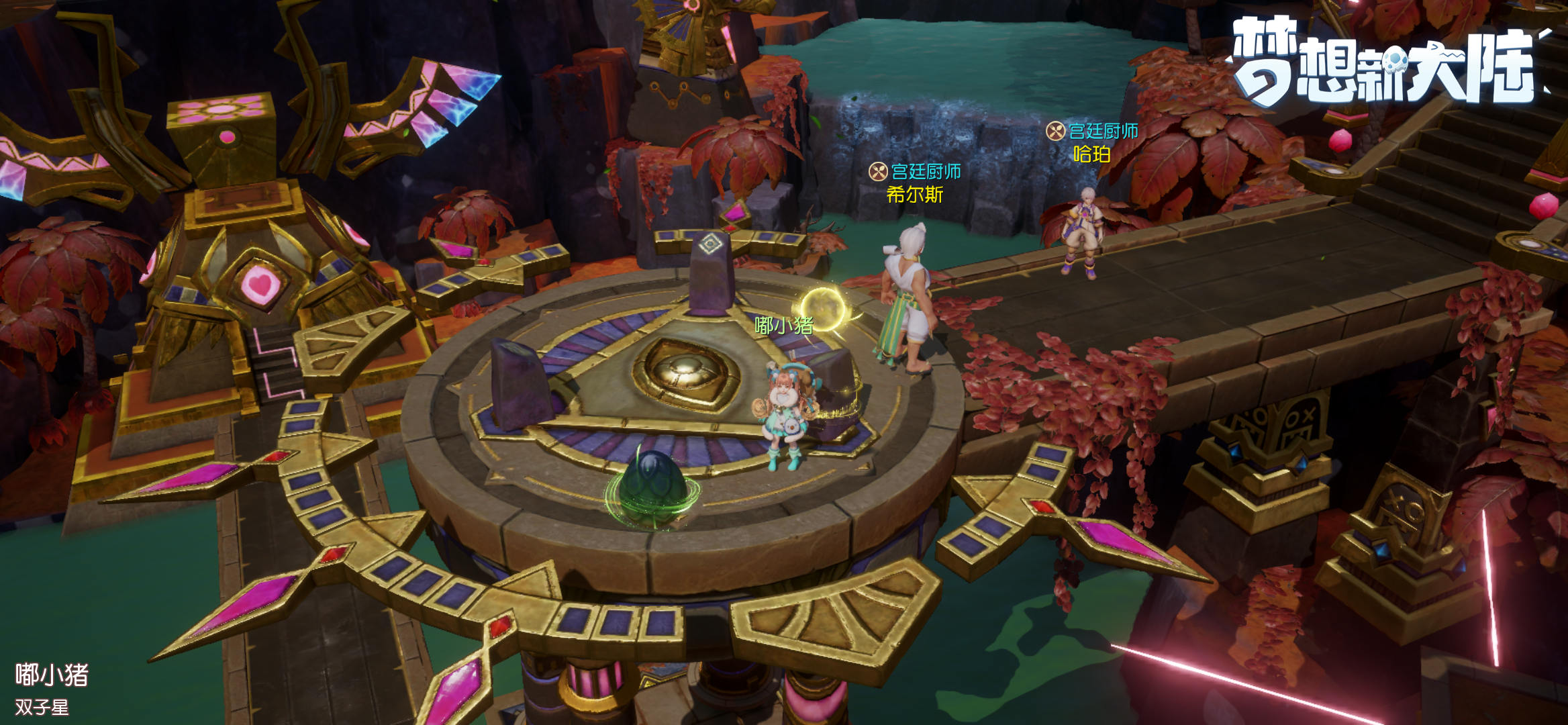Select the 希尔斯 palace chef nameplate
This screenshot has width=1568, height=725.
(915, 183)
